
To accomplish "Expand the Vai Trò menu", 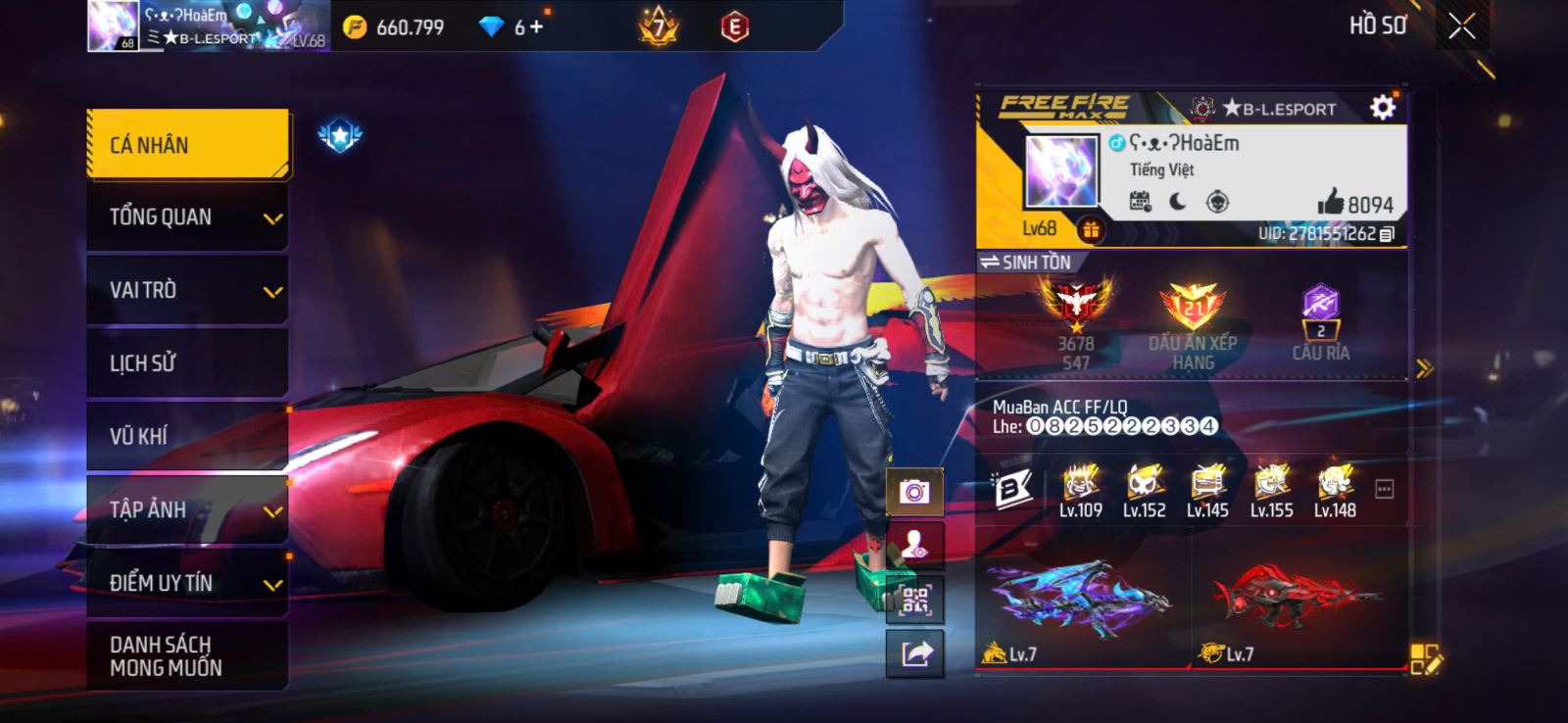I will pyautogui.click(x=187, y=290).
